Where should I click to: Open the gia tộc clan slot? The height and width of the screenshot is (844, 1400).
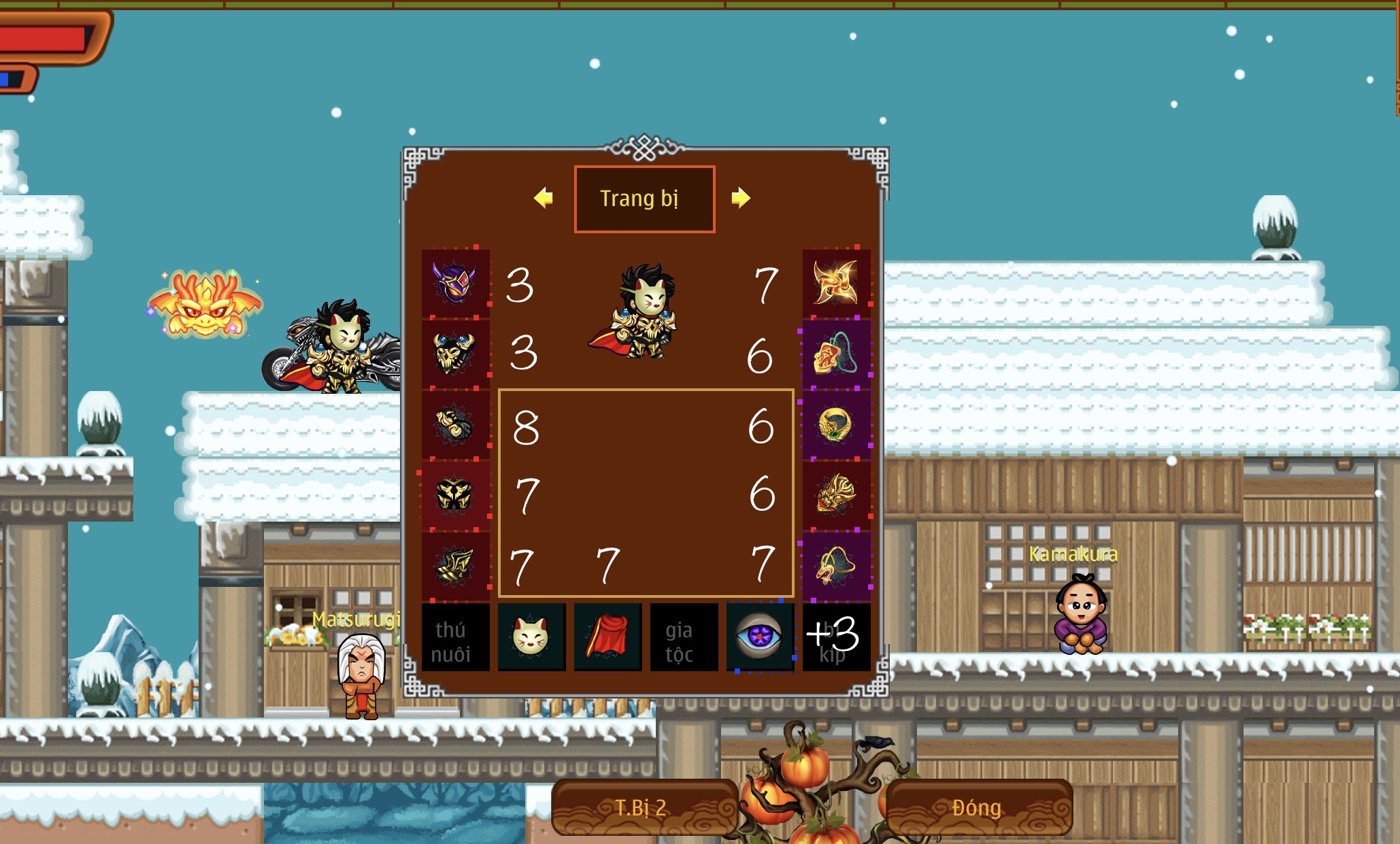click(x=684, y=637)
